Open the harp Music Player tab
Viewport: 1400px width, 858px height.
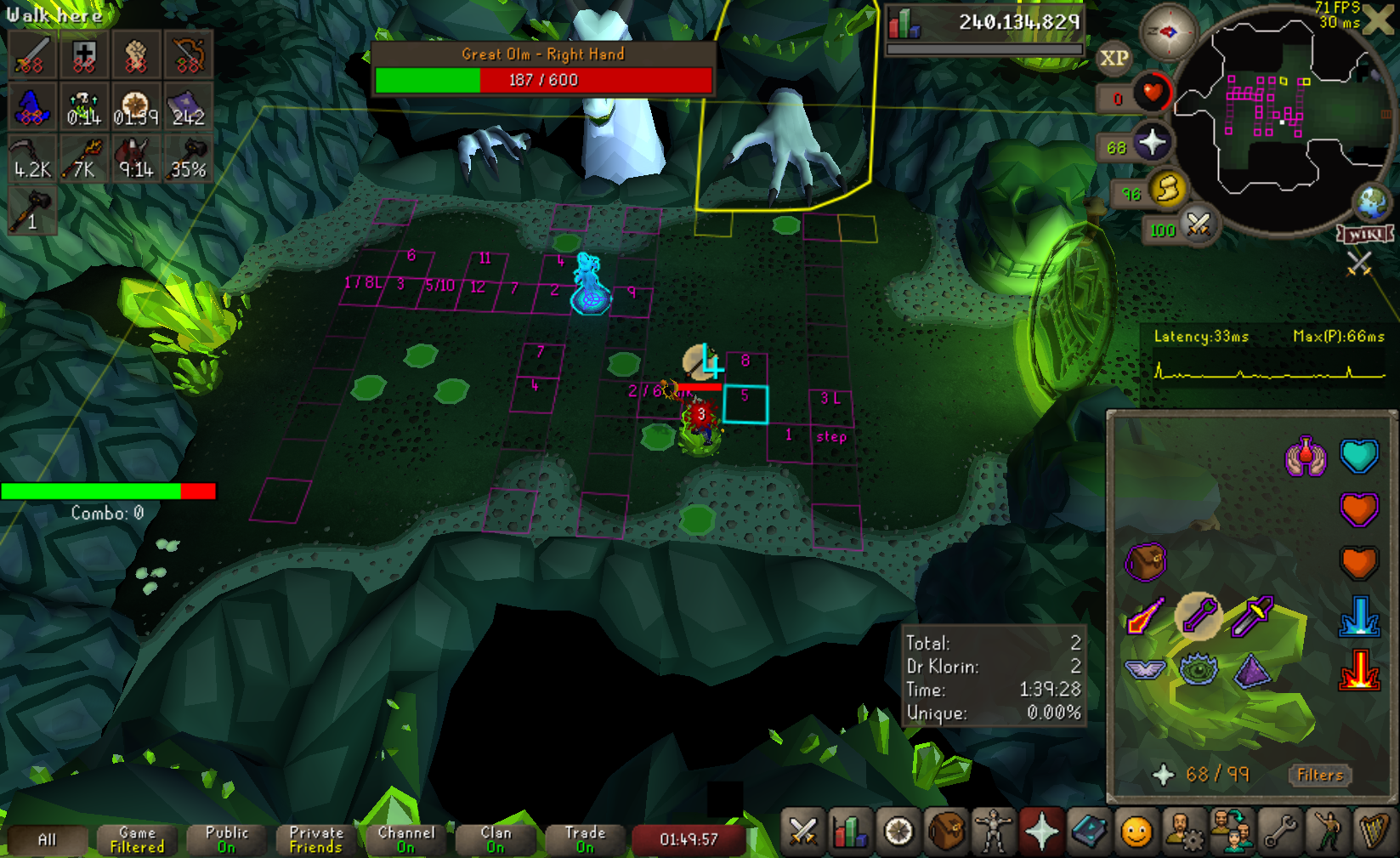(1374, 832)
